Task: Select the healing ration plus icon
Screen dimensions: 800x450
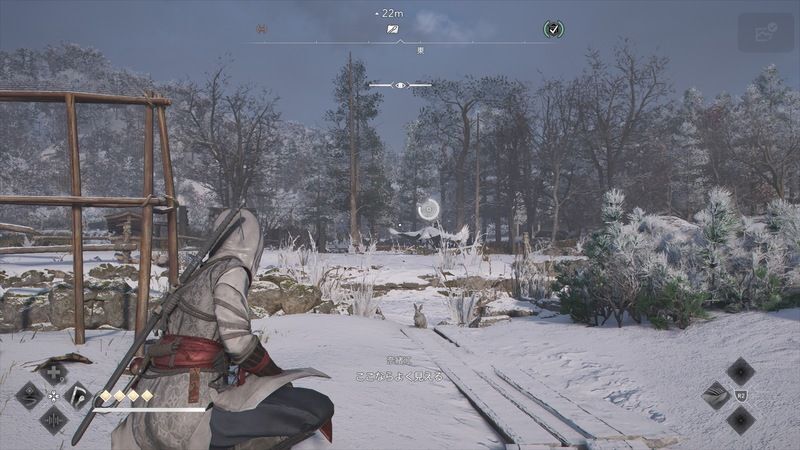Action: point(53,372)
